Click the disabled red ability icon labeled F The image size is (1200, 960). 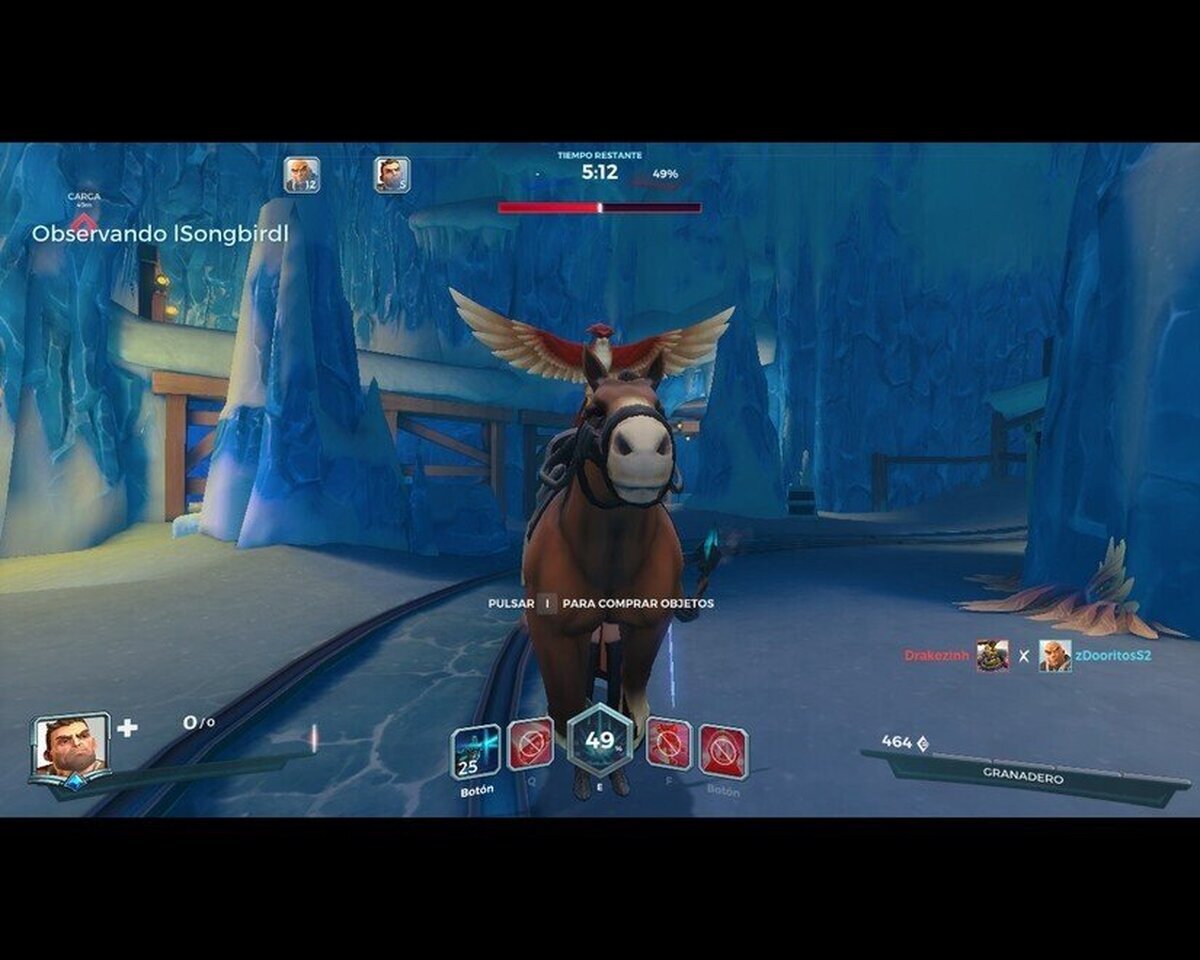click(x=668, y=744)
